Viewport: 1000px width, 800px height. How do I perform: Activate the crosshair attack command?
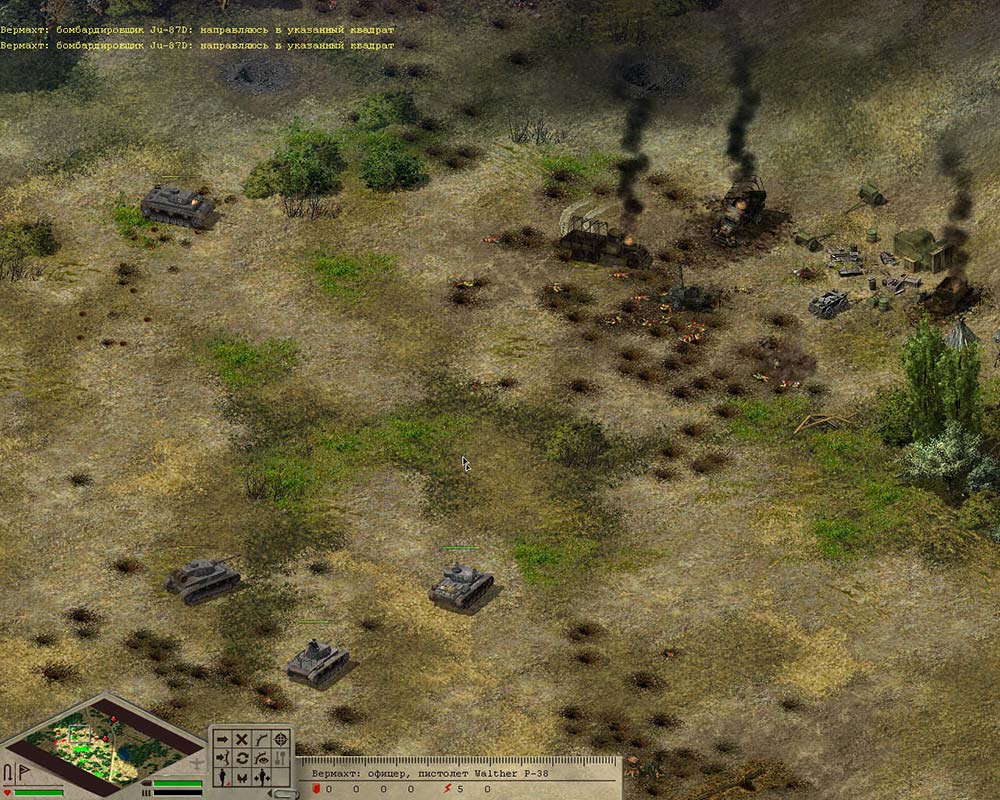(x=281, y=739)
